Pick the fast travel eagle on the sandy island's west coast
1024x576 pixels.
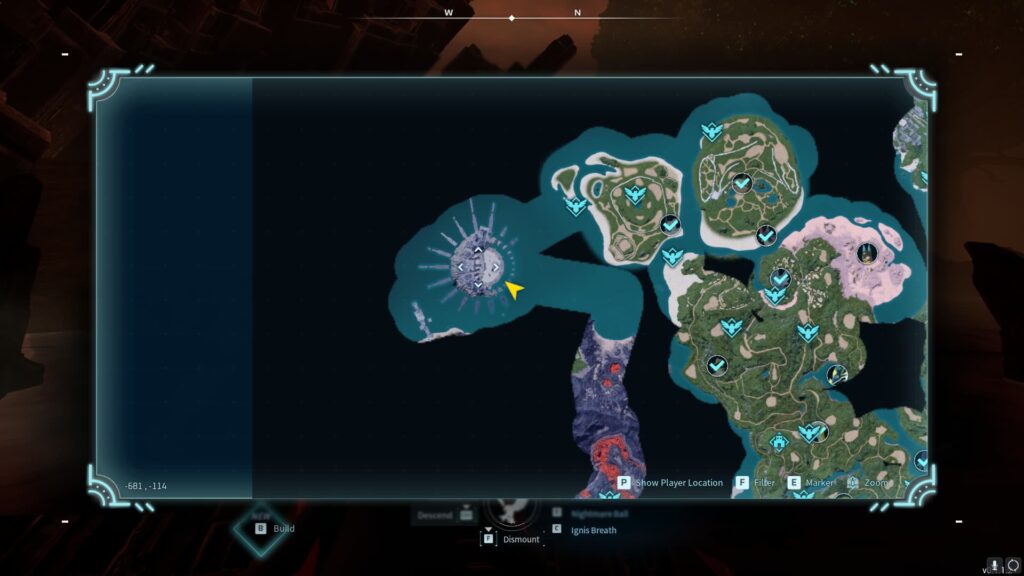click(x=575, y=206)
